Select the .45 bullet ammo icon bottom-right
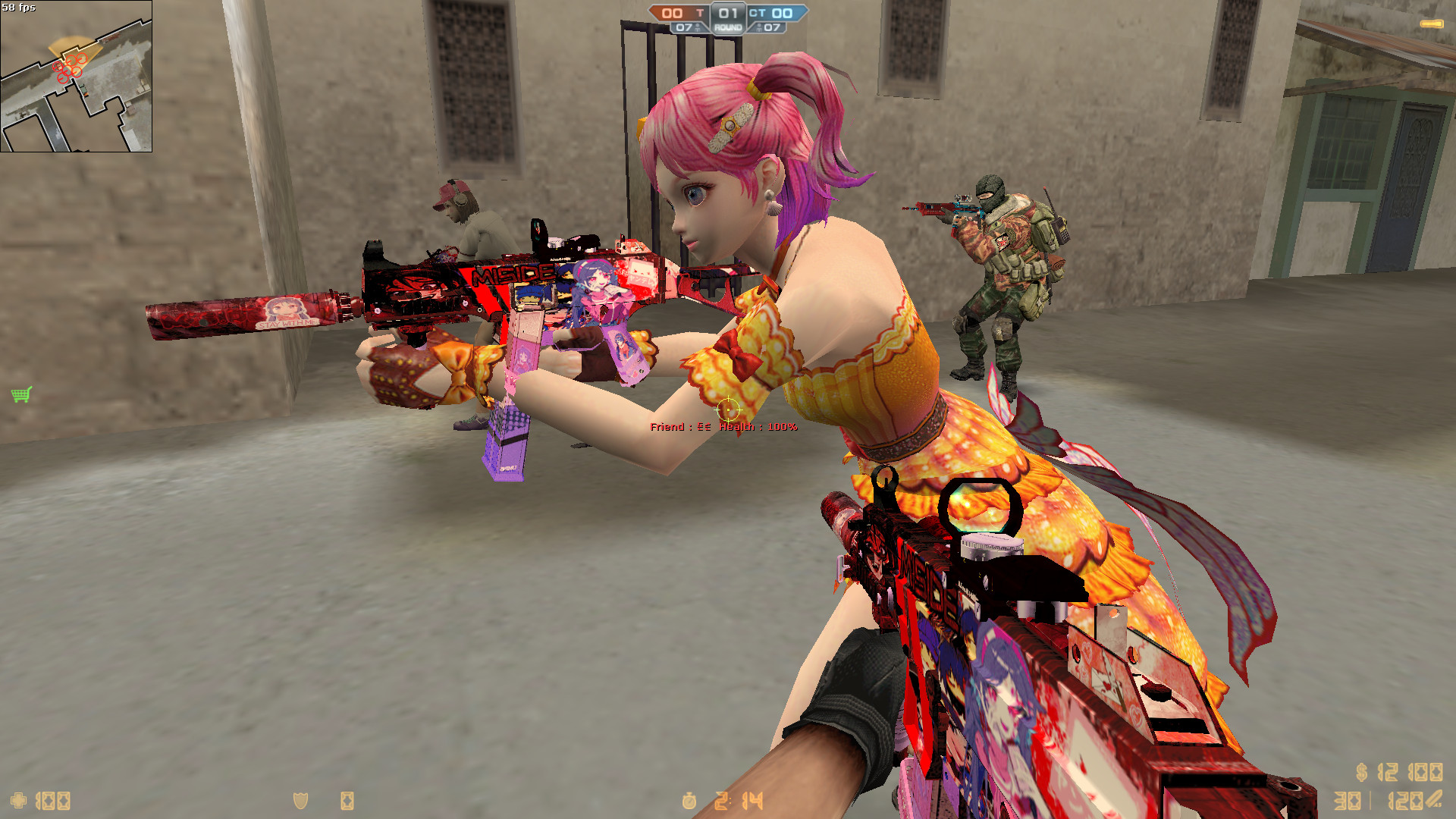 click(1432, 799)
